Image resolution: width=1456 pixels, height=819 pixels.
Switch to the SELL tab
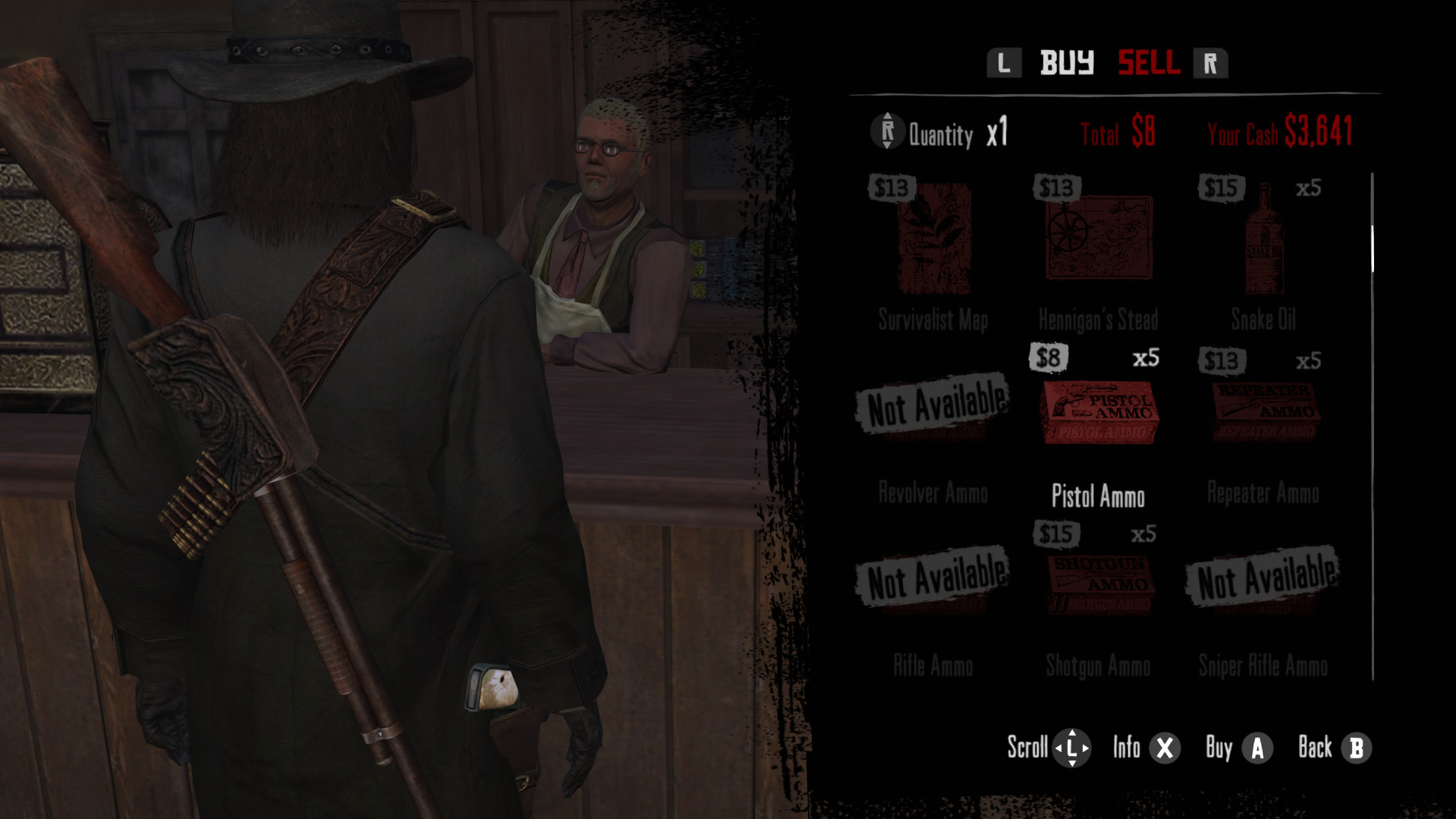(1149, 62)
